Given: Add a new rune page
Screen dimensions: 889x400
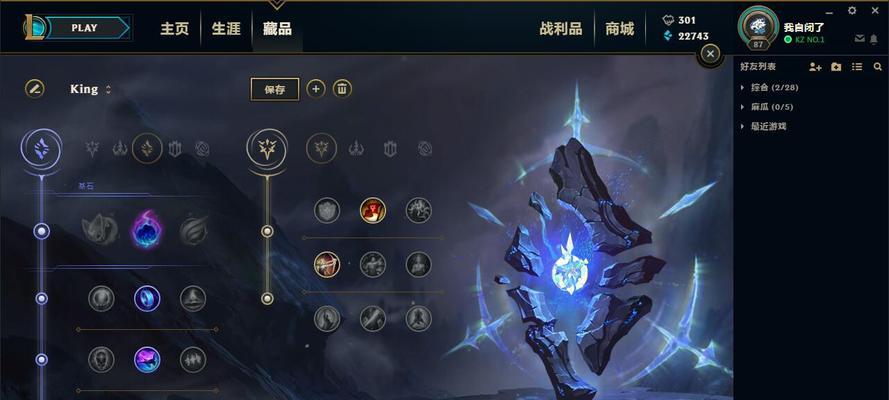Looking at the screenshot, I should coord(315,89).
